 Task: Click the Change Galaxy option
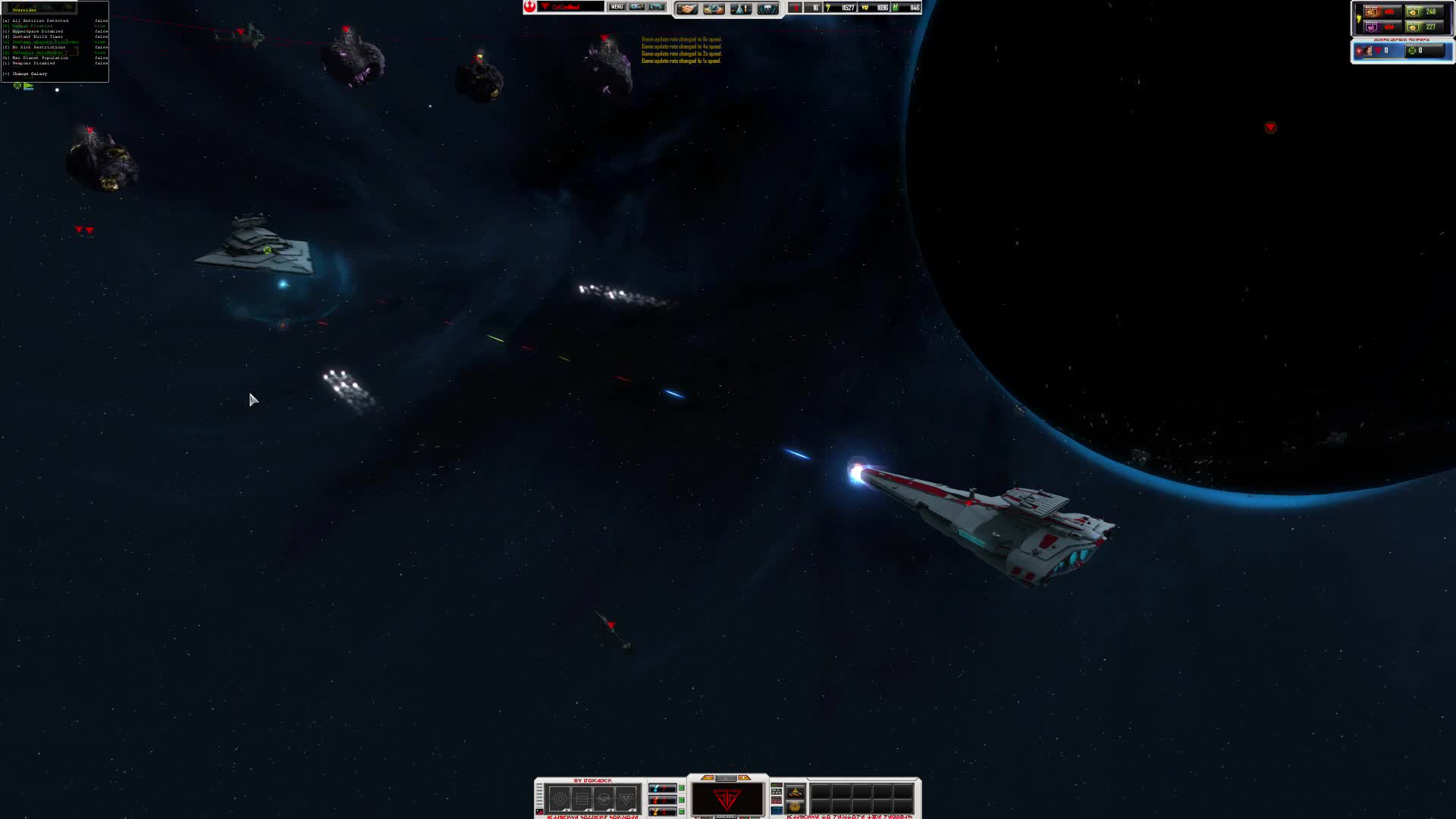pyautogui.click(x=30, y=74)
